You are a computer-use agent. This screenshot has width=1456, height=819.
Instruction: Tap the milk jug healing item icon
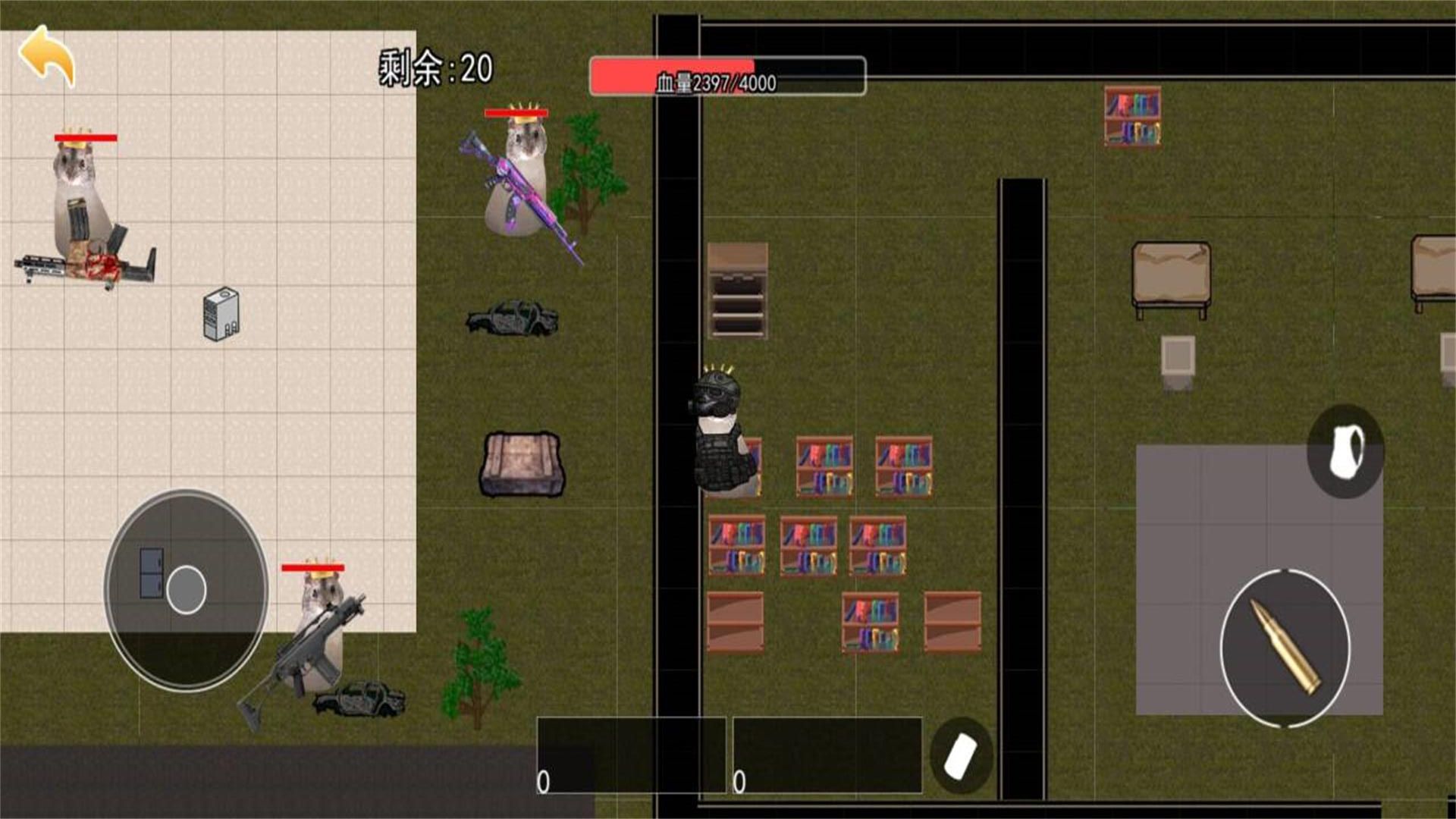[1345, 452]
